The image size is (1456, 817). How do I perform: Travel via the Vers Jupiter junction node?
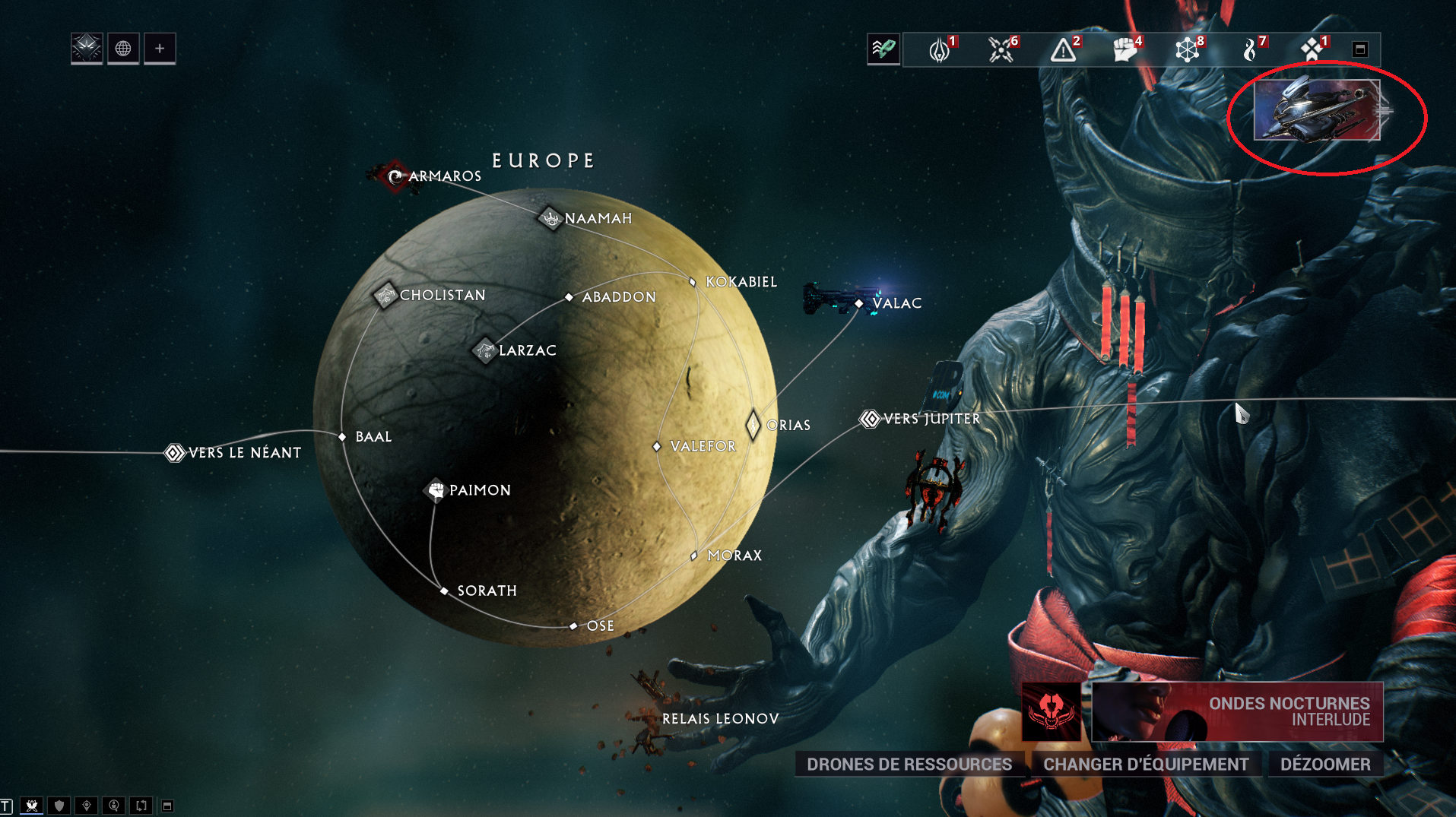tap(870, 419)
